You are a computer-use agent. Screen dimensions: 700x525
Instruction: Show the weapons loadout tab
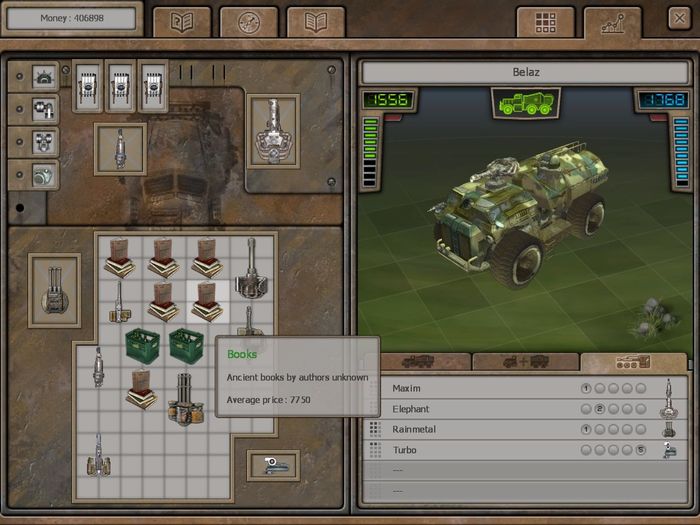click(x=633, y=362)
